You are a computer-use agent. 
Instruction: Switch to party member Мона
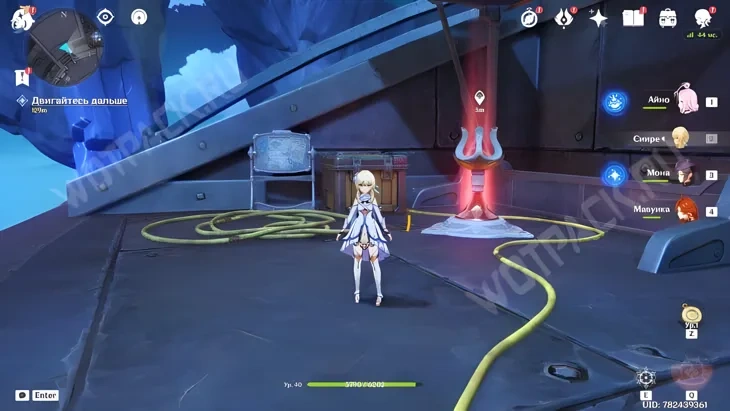[x=684, y=174]
